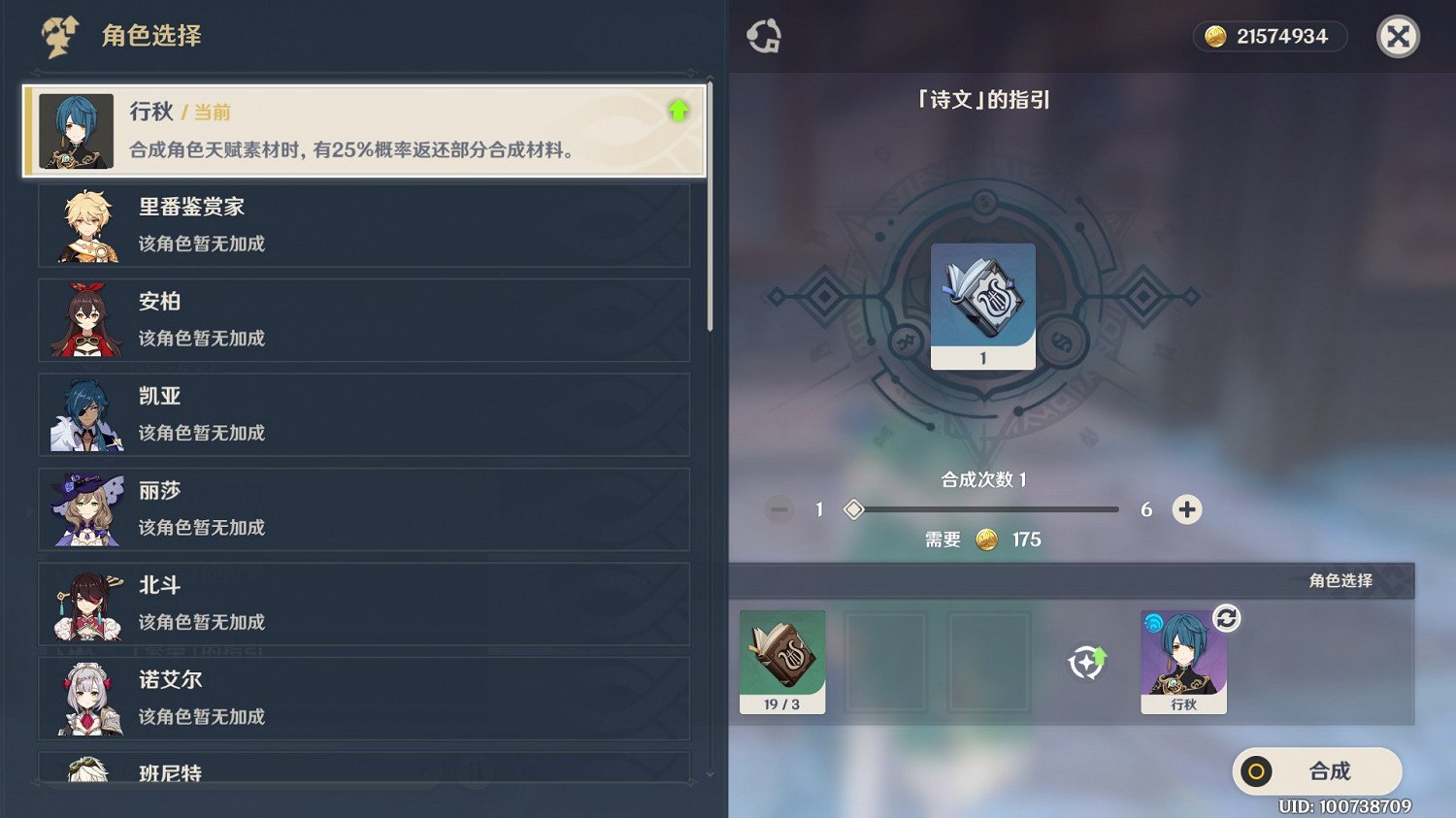Select 安柏 from the character list
This screenshot has height=818, width=1456.
pyautogui.click(x=364, y=320)
